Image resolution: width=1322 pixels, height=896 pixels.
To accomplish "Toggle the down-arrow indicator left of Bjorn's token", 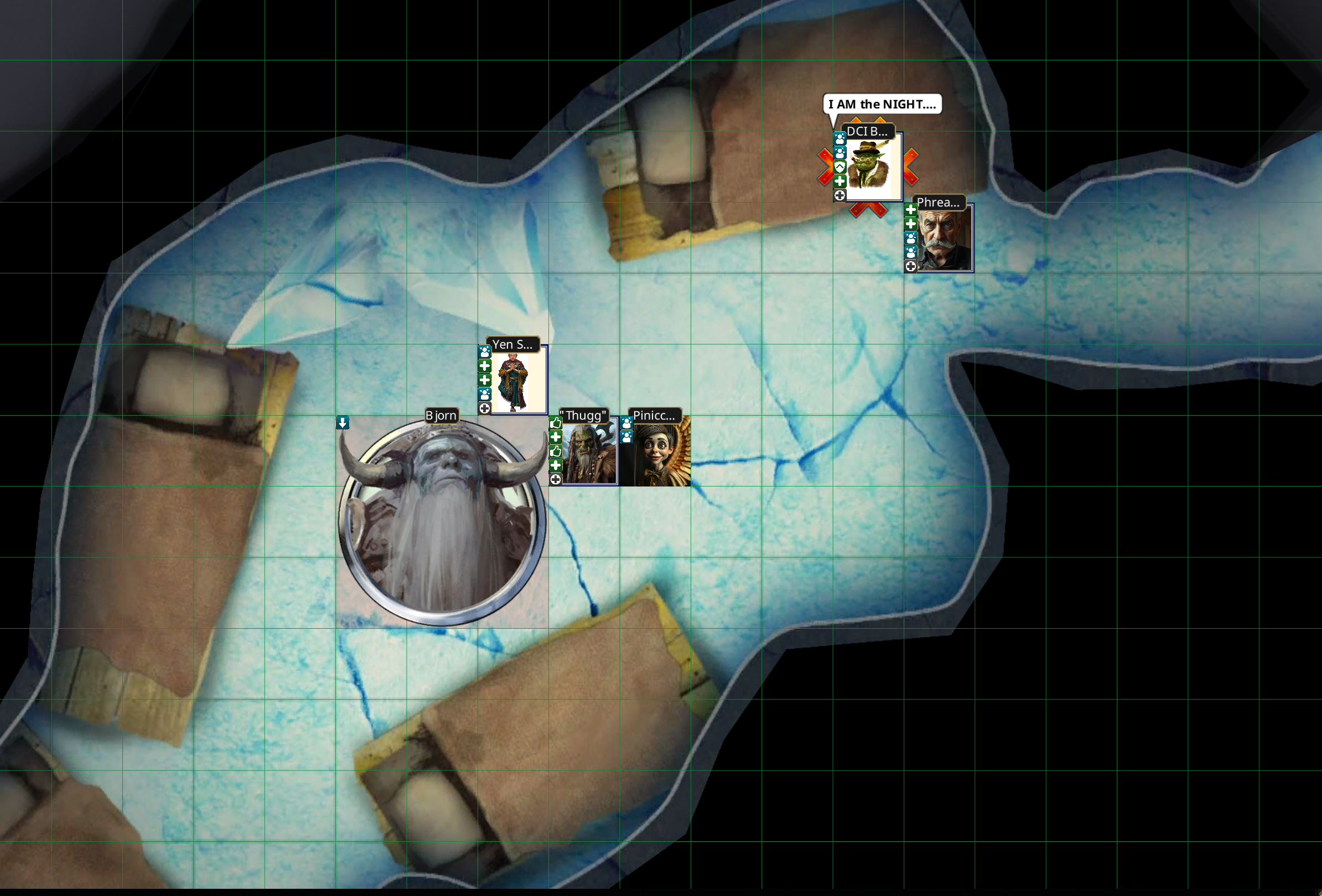I will (x=343, y=423).
